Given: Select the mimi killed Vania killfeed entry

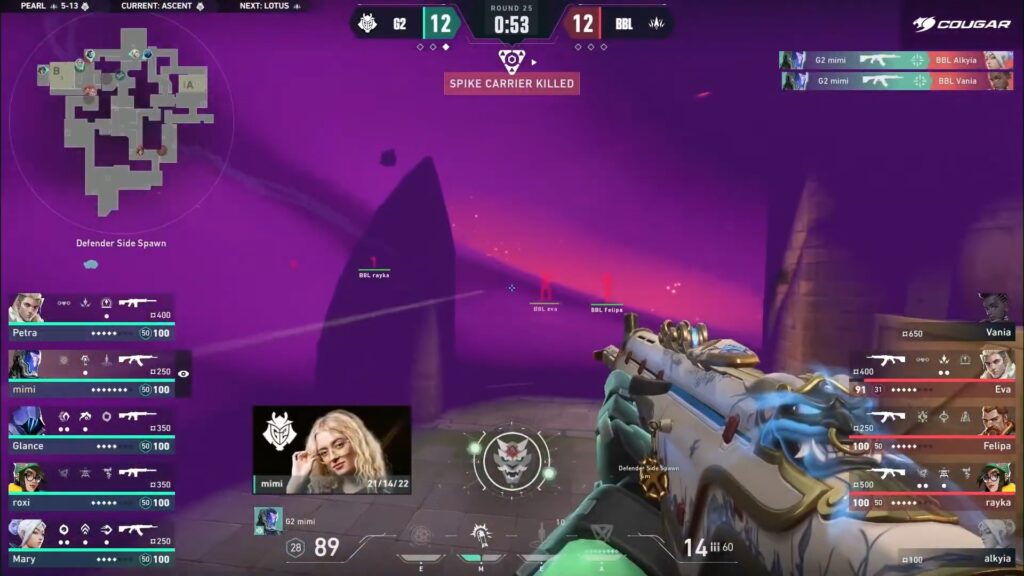Looking at the screenshot, I should click(895, 81).
